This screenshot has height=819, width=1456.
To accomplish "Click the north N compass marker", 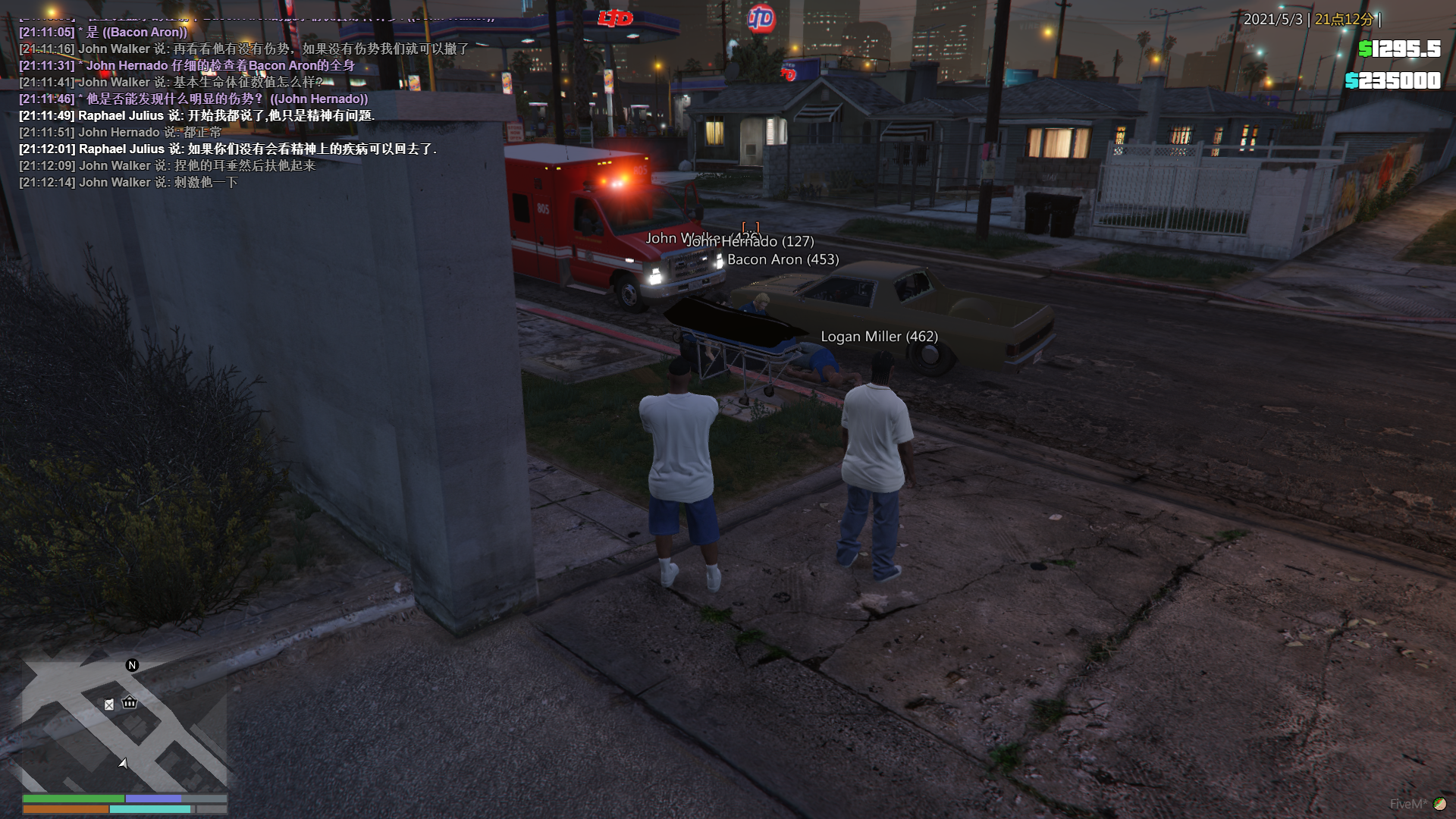I will [132, 665].
